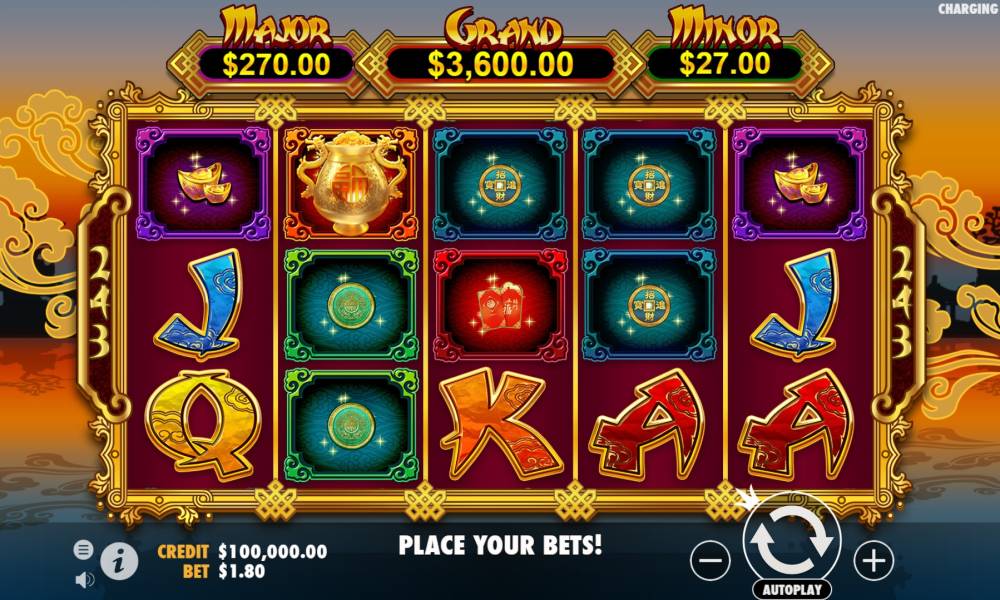Open the hamburger settings menu
This screenshot has width=1000, height=600.
(x=84, y=549)
